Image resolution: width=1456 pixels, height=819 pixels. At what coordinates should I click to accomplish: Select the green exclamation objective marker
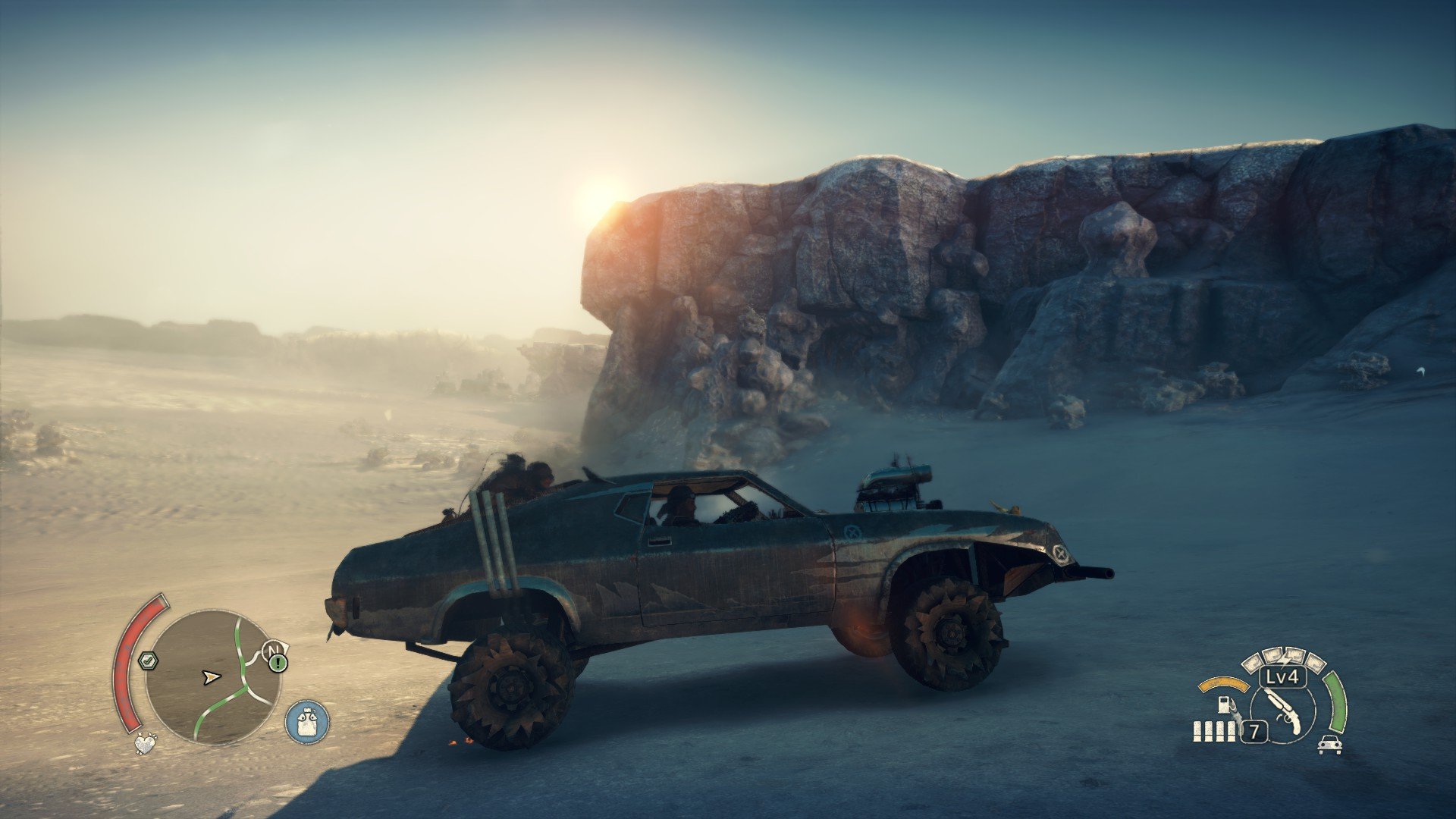[278, 664]
